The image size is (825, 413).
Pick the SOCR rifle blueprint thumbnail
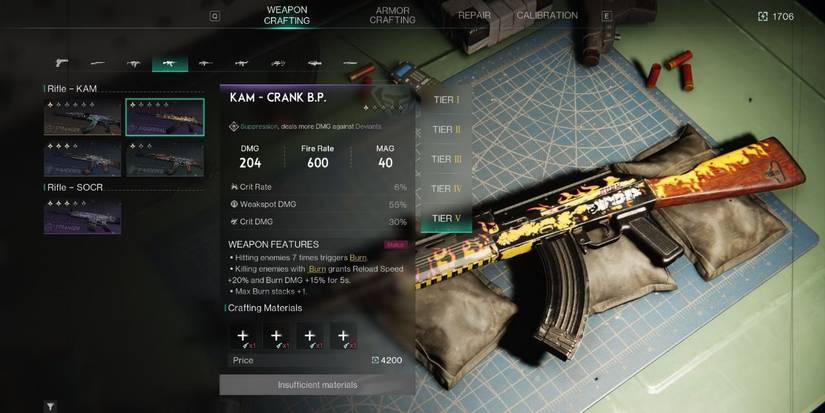pos(82,215)
